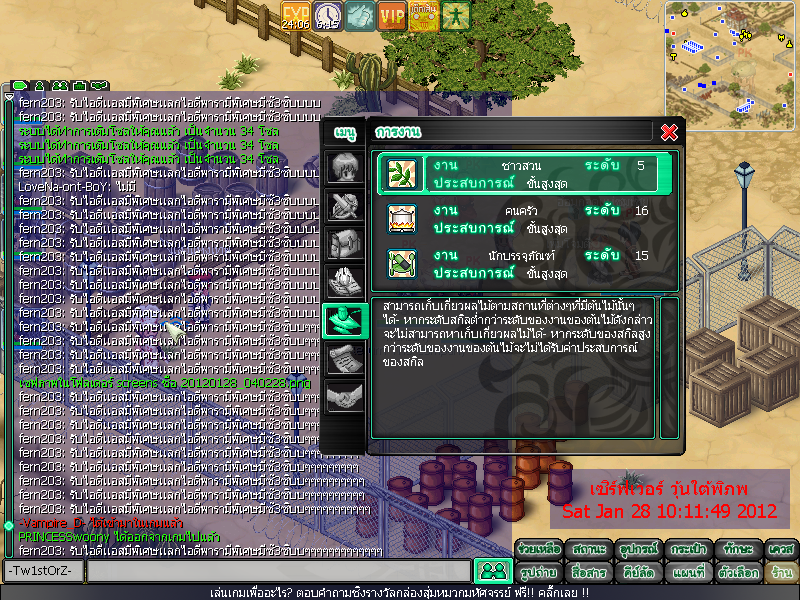Click the chat text input box
The image size is (800, 600).
278,571
